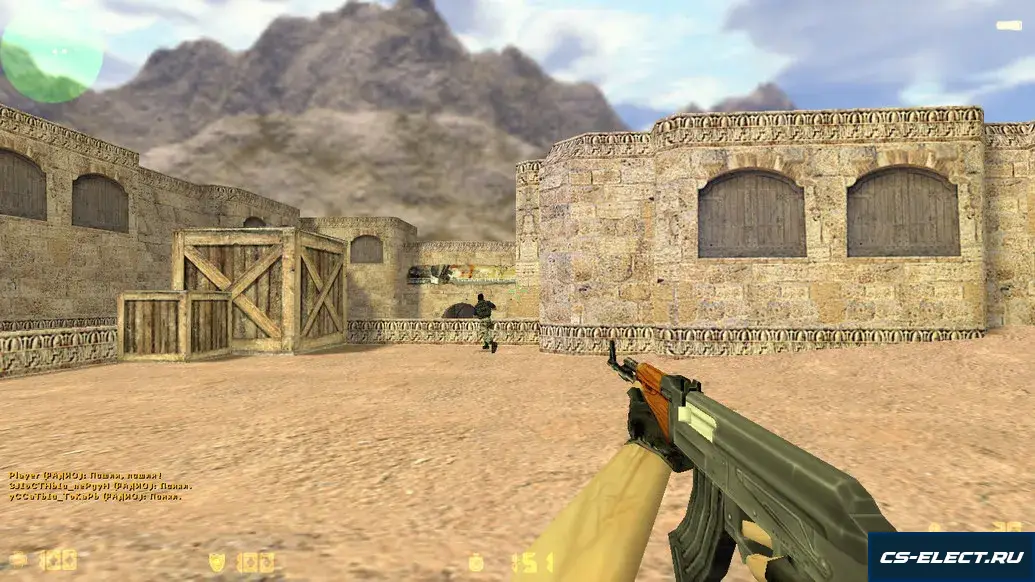
Task: Open the CS-ELECT.RU watermark link
Action: tap(951, 557)
